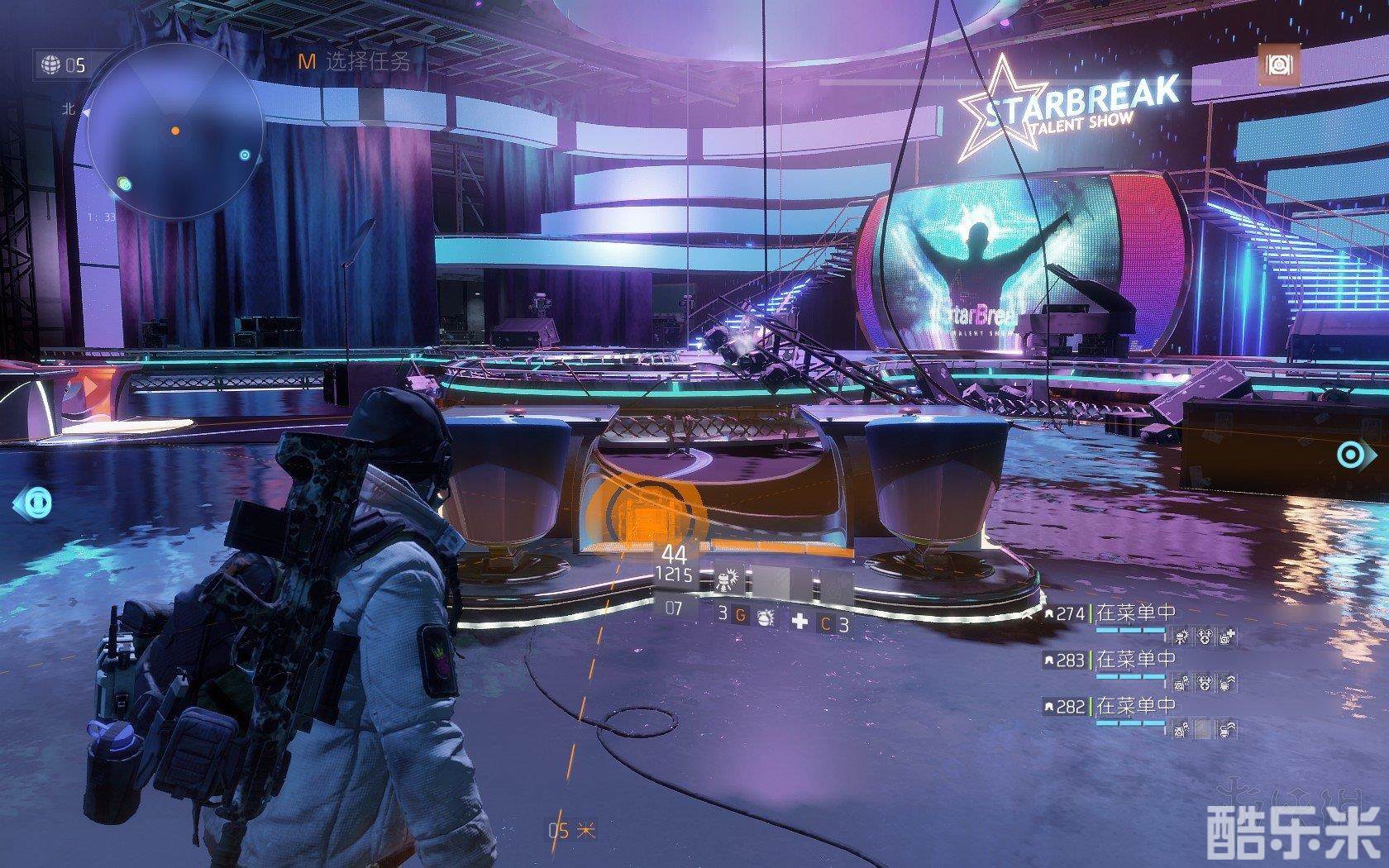Select the orange-brown icon in top-right corner
This screenshot has height=868, width=1389.
tap(1279, 64)
